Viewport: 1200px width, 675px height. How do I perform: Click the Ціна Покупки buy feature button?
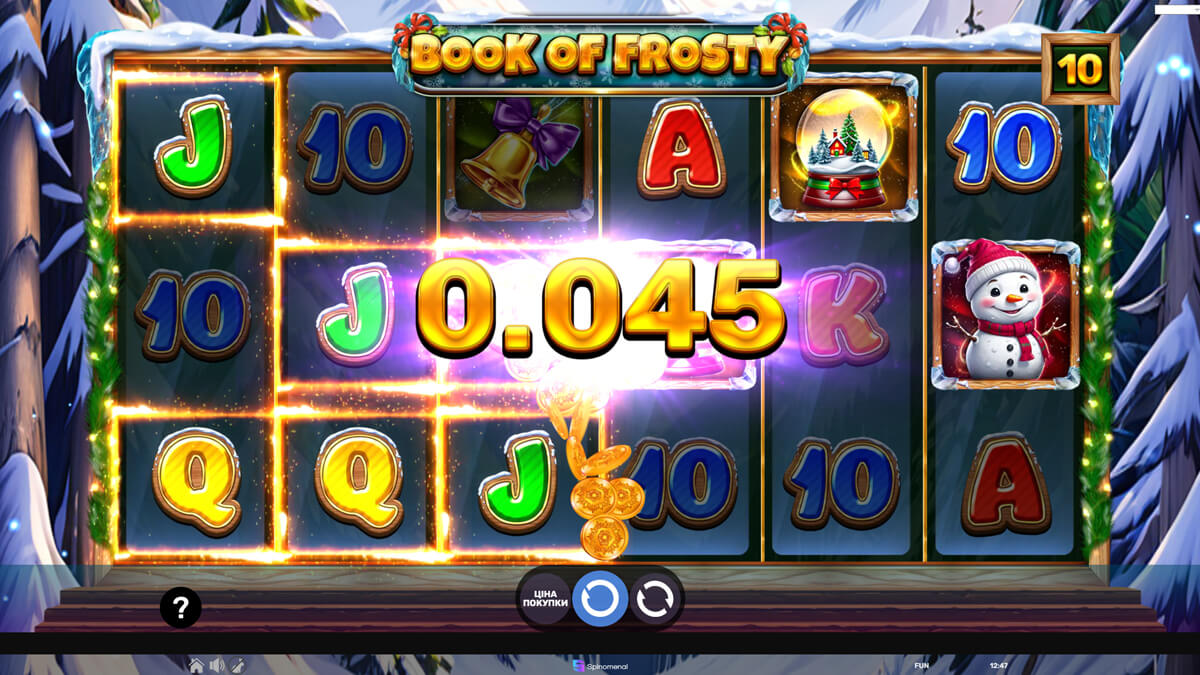(545, 598)
